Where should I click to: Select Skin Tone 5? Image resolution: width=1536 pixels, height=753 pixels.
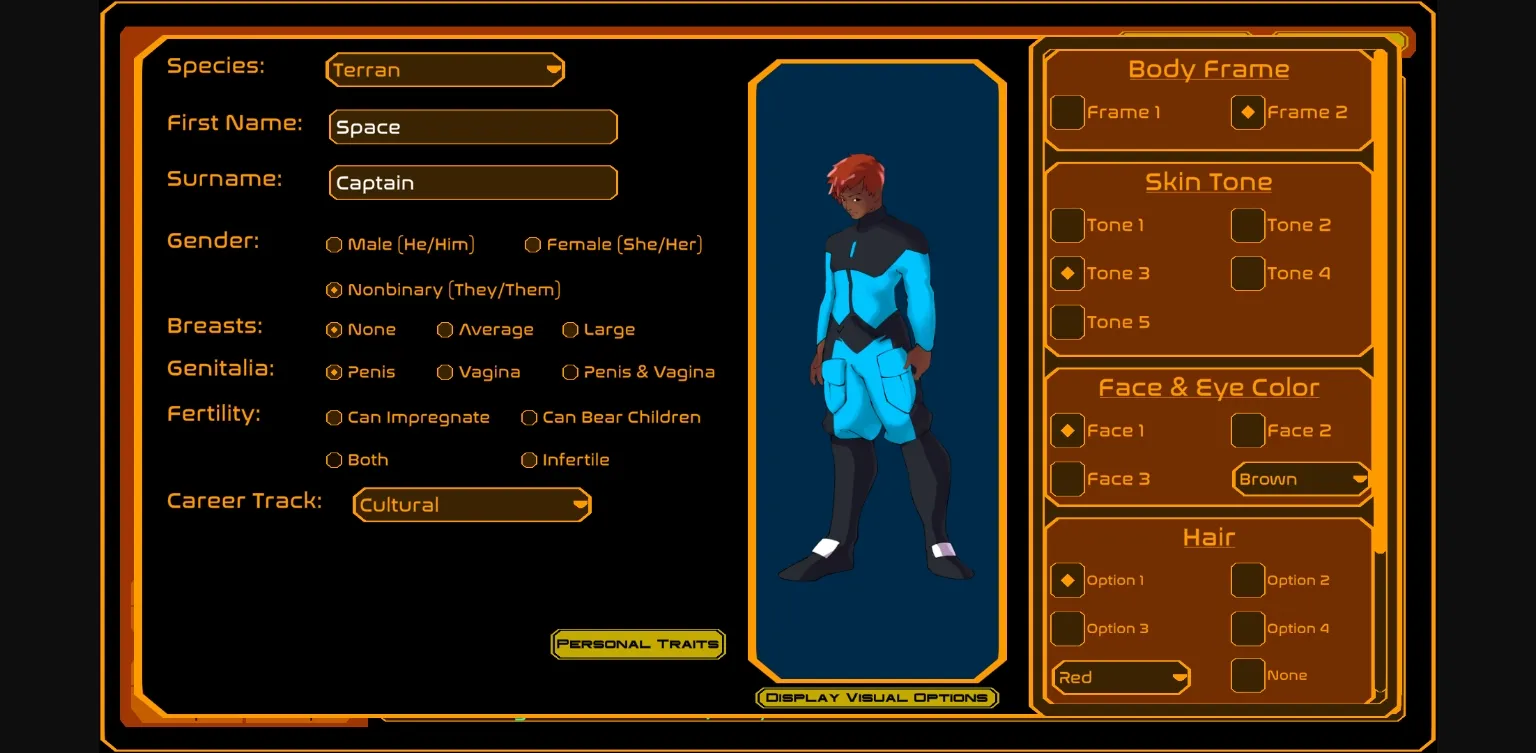[x=1067, y=322]
